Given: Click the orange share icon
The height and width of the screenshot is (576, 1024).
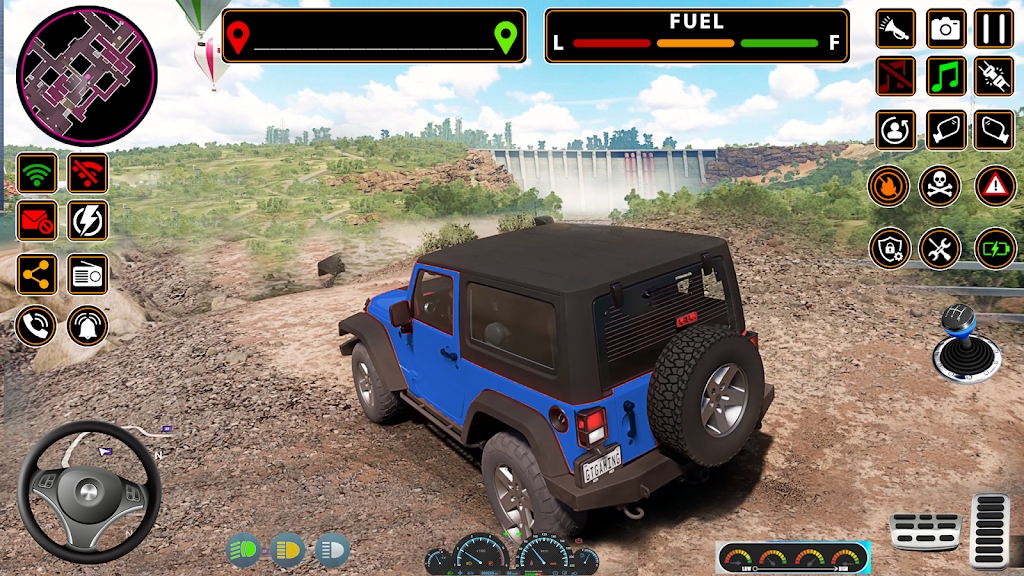Looking at the screenshot, I should tap(37, 273).
